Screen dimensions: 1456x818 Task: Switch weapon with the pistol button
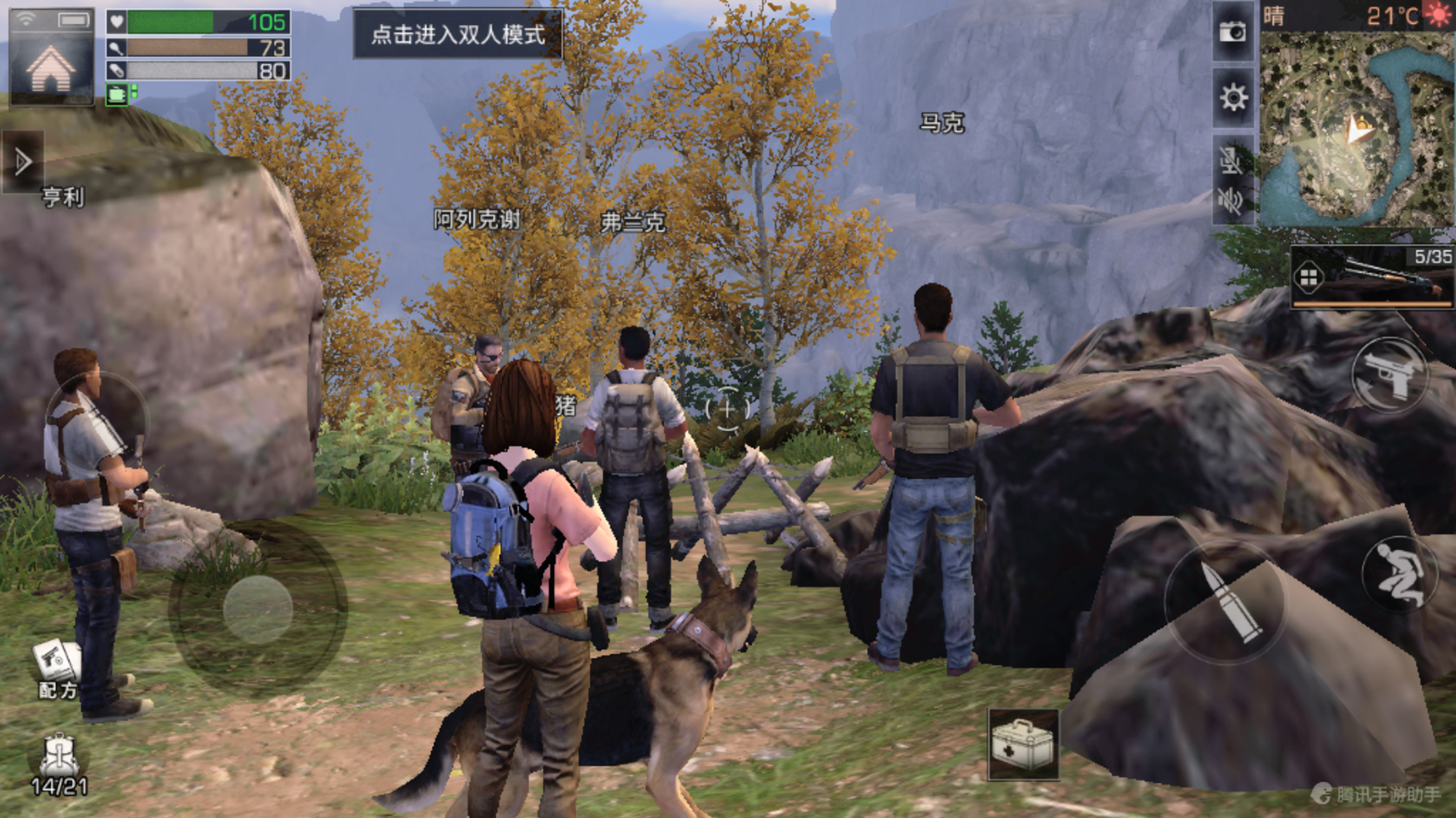point(1390,376)
